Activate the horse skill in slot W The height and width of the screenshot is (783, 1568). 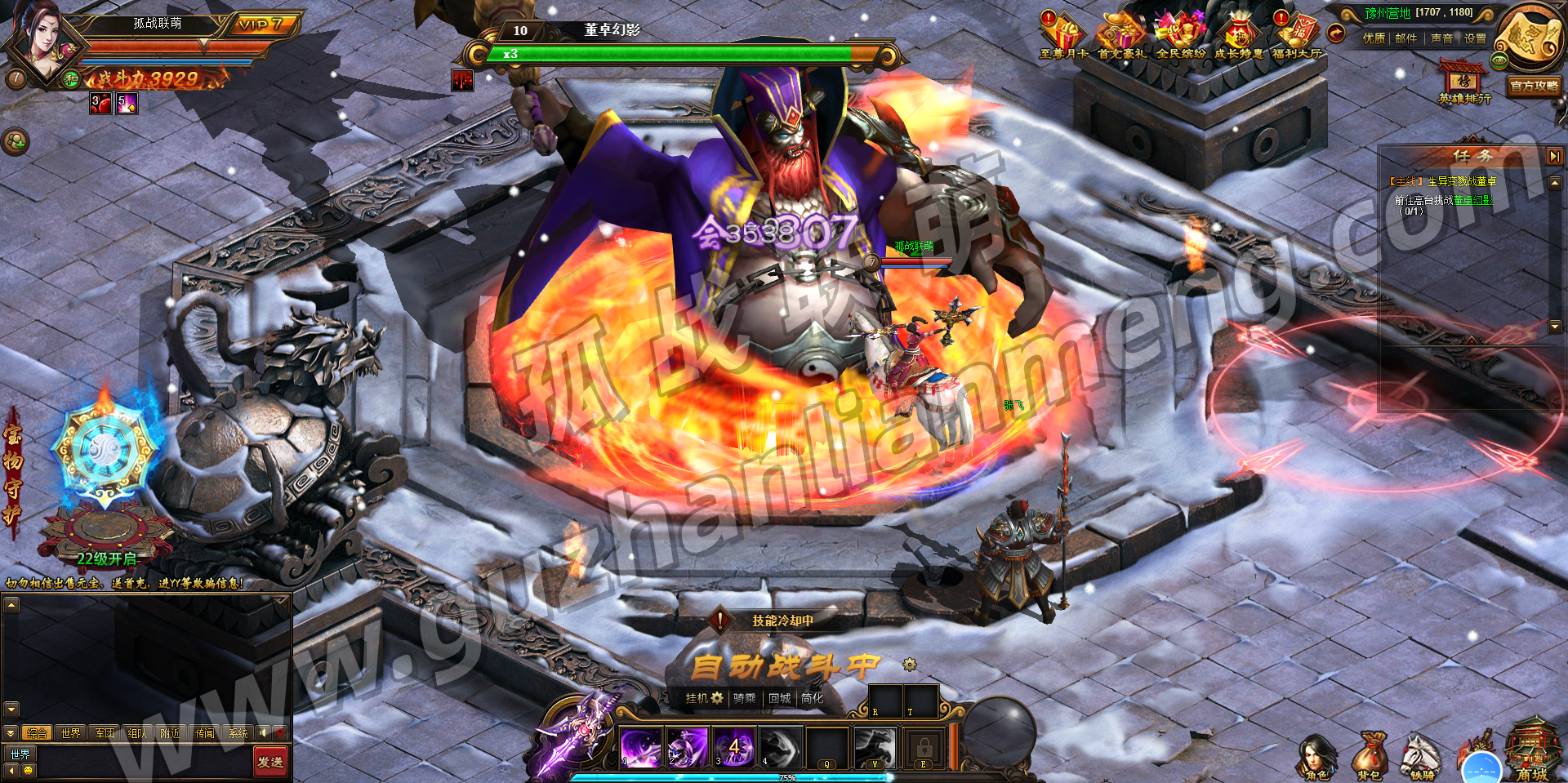tap(875, 747)
